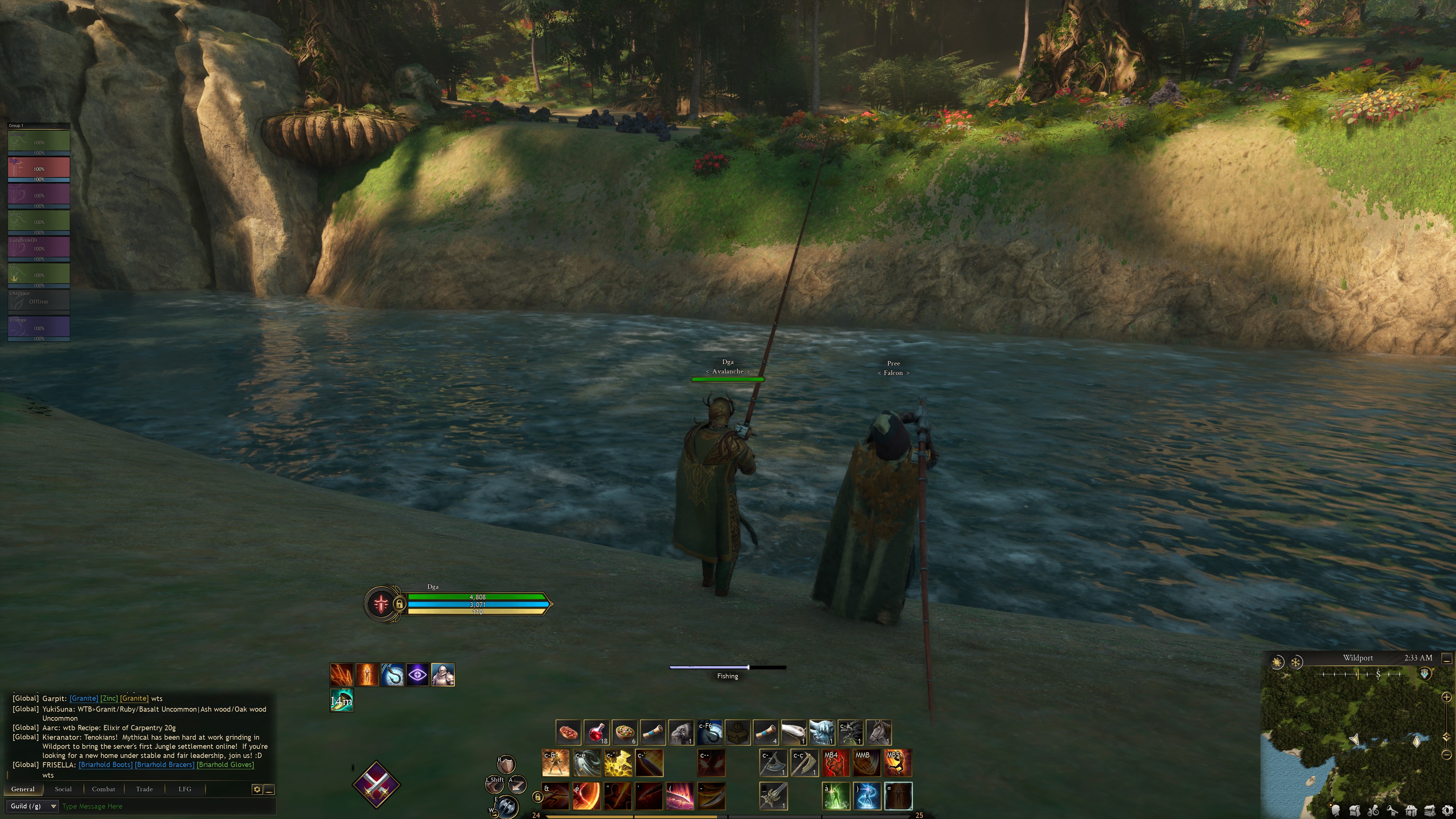Activate the golden hammer smash ability
The width and height of the screenshot is (1456, 819).
click(618, 763)
